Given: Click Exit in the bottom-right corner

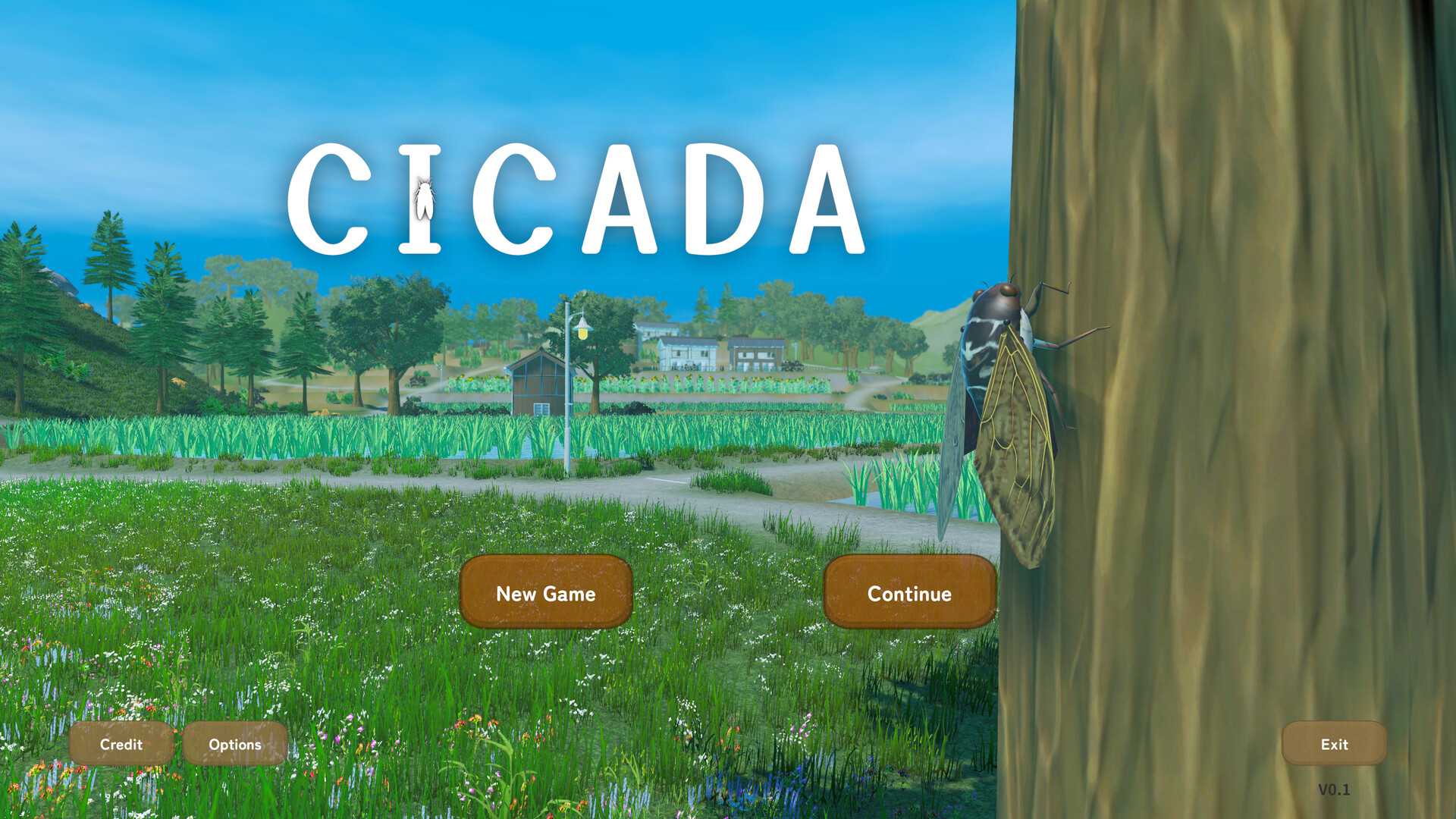Looking at the screenshot, I should click(x=1332, y=744).
